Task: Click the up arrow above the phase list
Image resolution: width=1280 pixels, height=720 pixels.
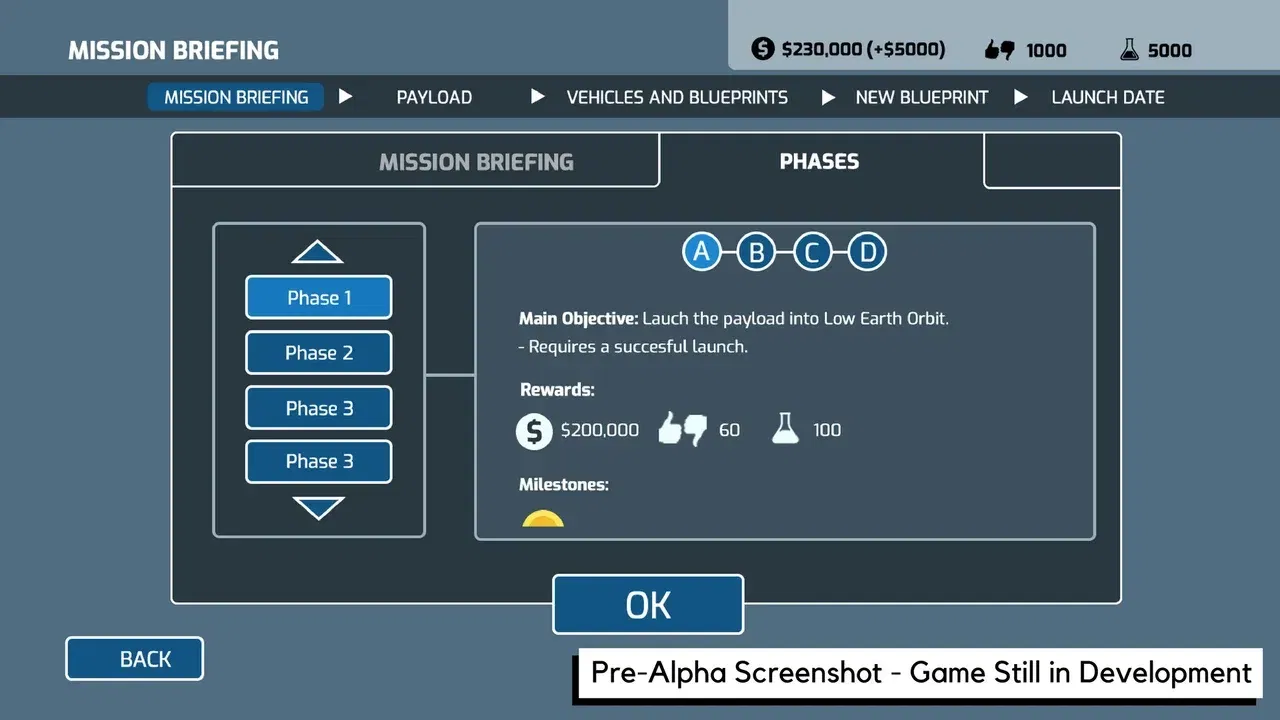Action: (x=318, y=253)
